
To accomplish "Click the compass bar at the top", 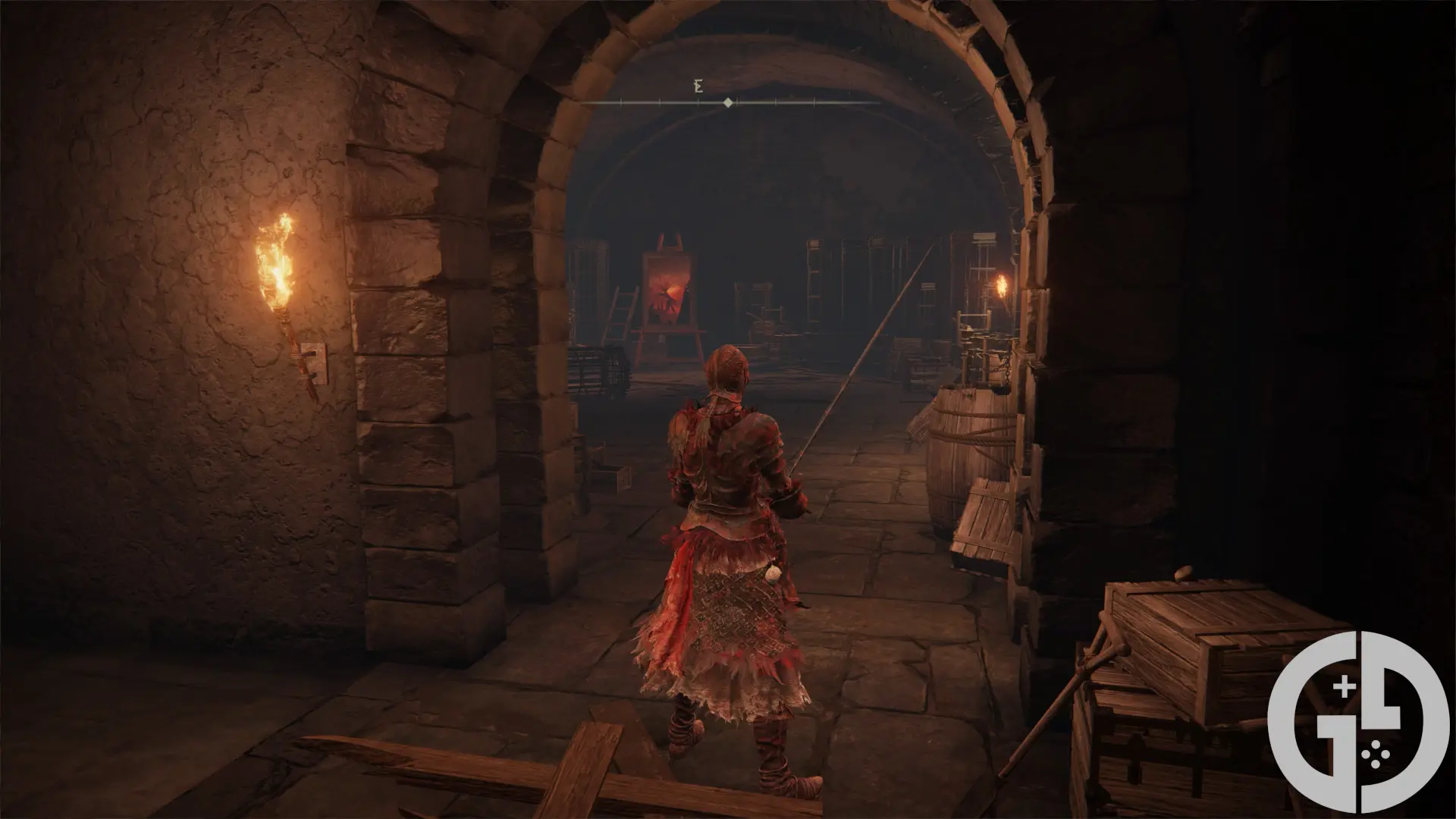I will tap(728, 102).
